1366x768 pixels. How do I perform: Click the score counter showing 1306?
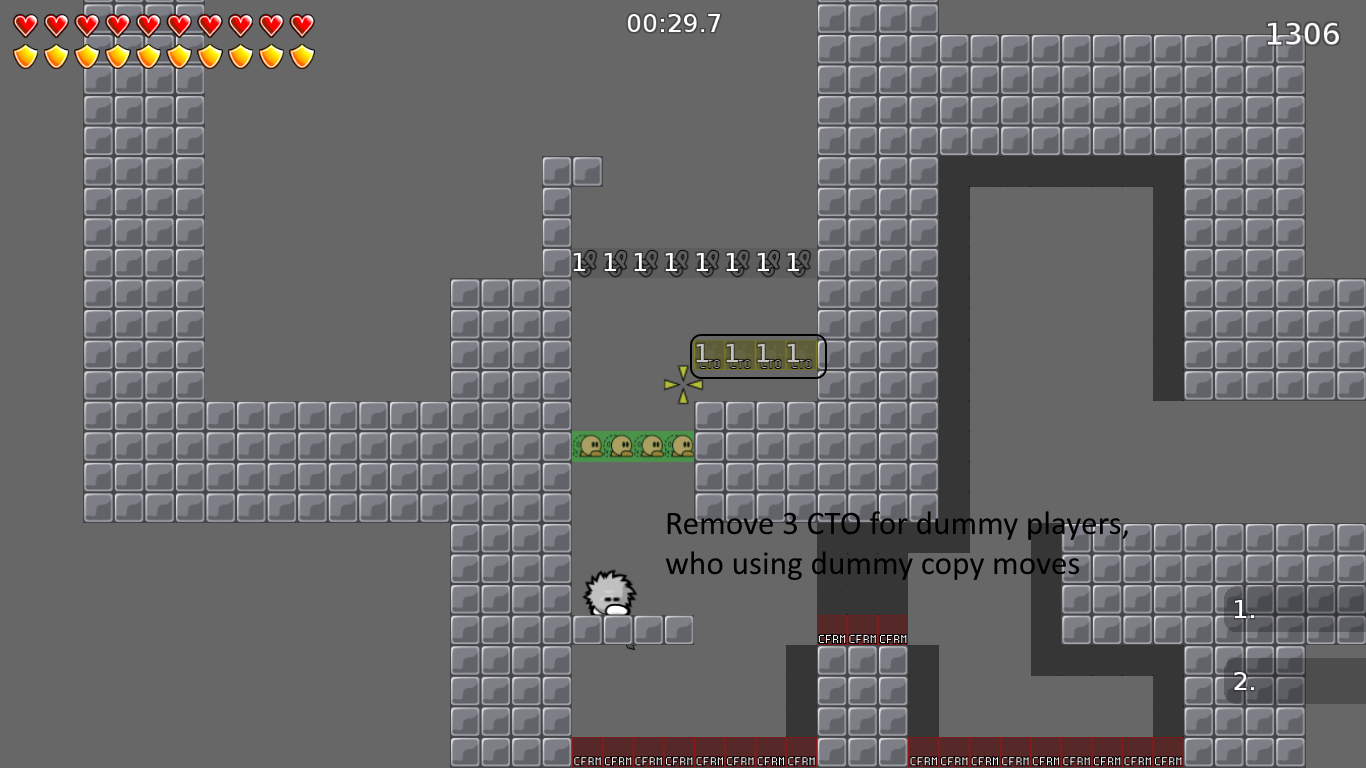(1301, 33)
